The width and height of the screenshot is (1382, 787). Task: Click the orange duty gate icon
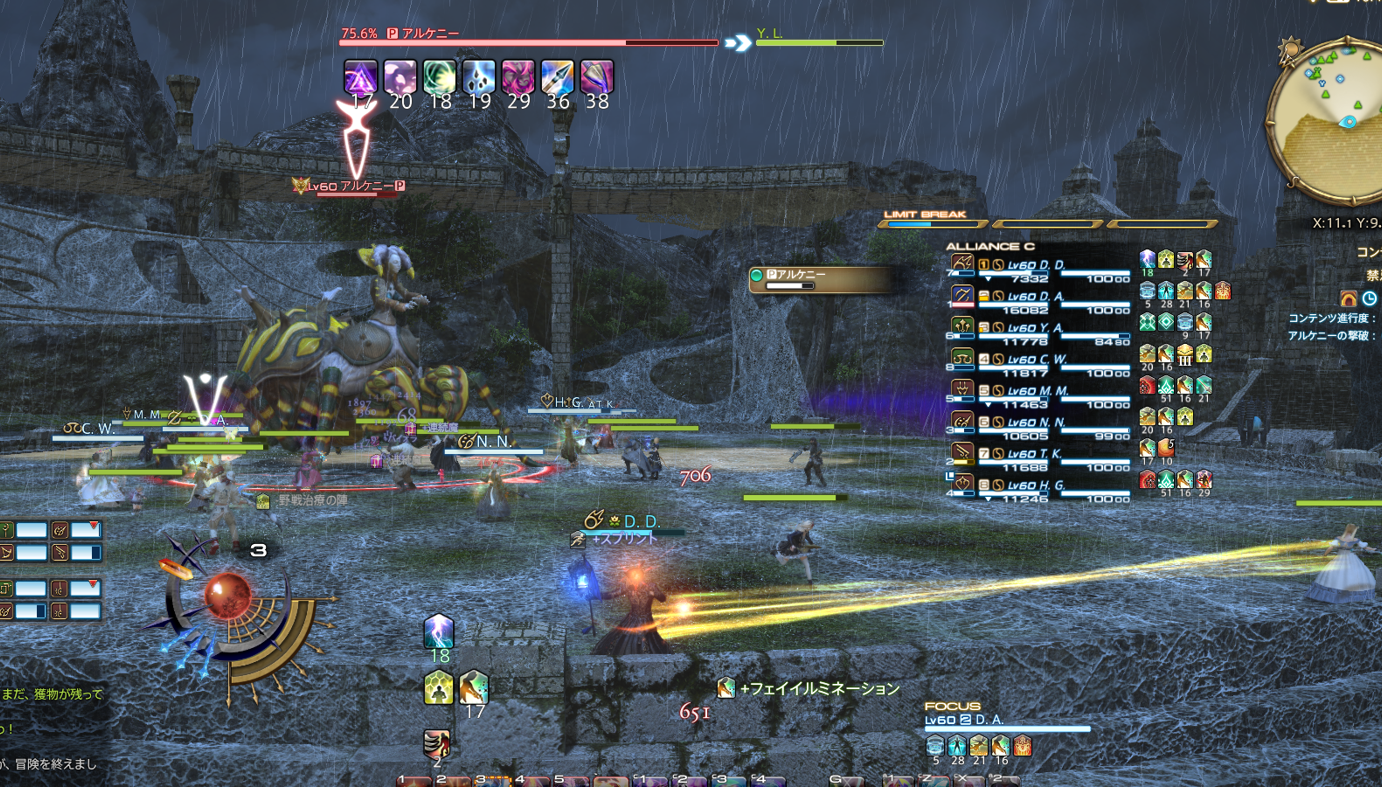pyautogui.click(x=1348, y=298)
